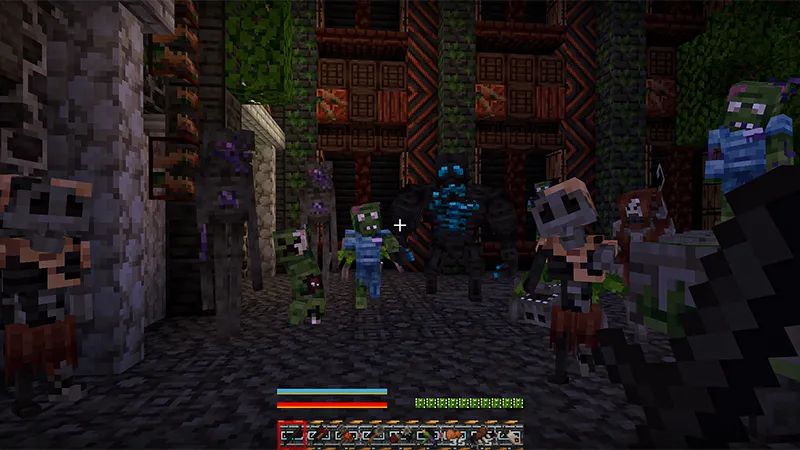Select the black sword hotbar slot
This screenshot has height=450, width=800.
tap(291, 435)
